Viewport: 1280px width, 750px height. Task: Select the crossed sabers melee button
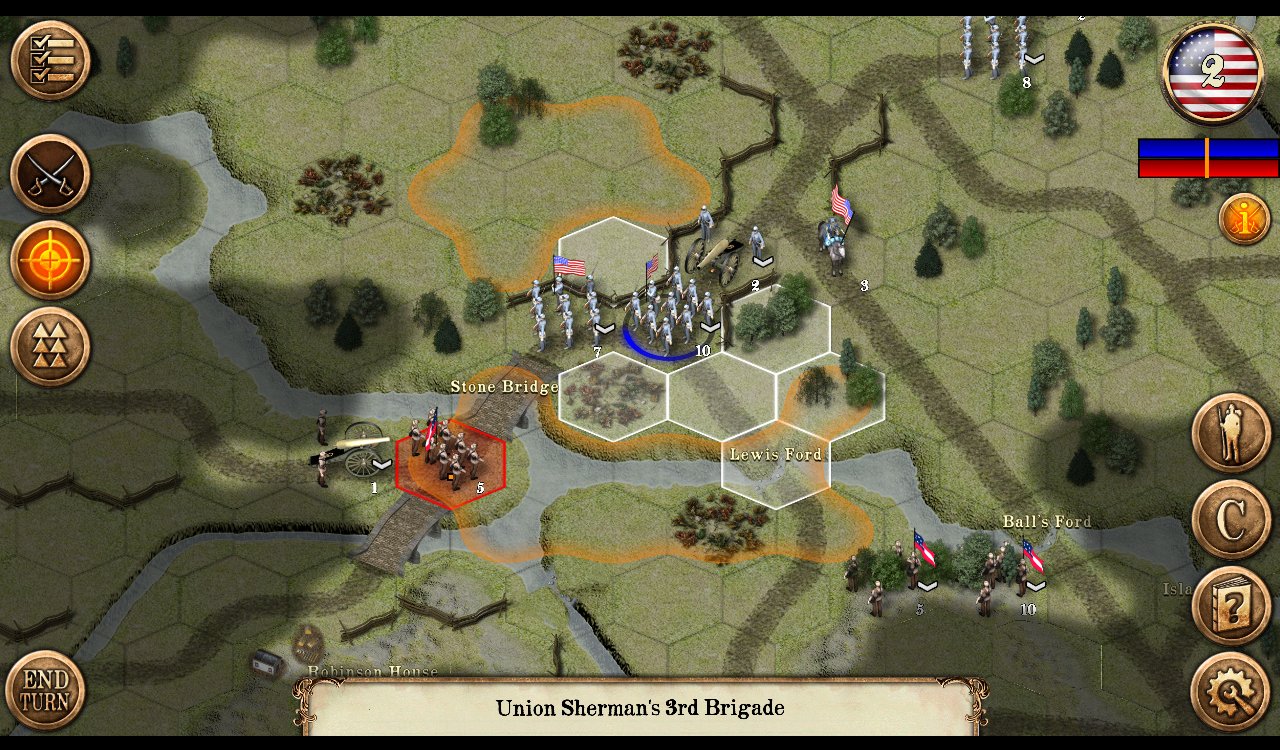tap(50, 173)
